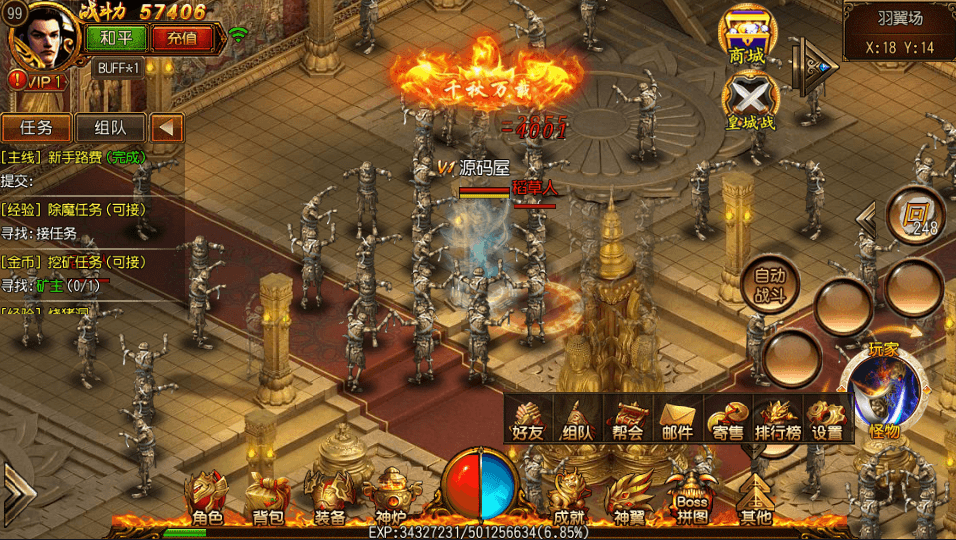The image size is (956, 540).
Task: Open the 角色 character panel
Action: pyautogui.click(x=207, y=498)
